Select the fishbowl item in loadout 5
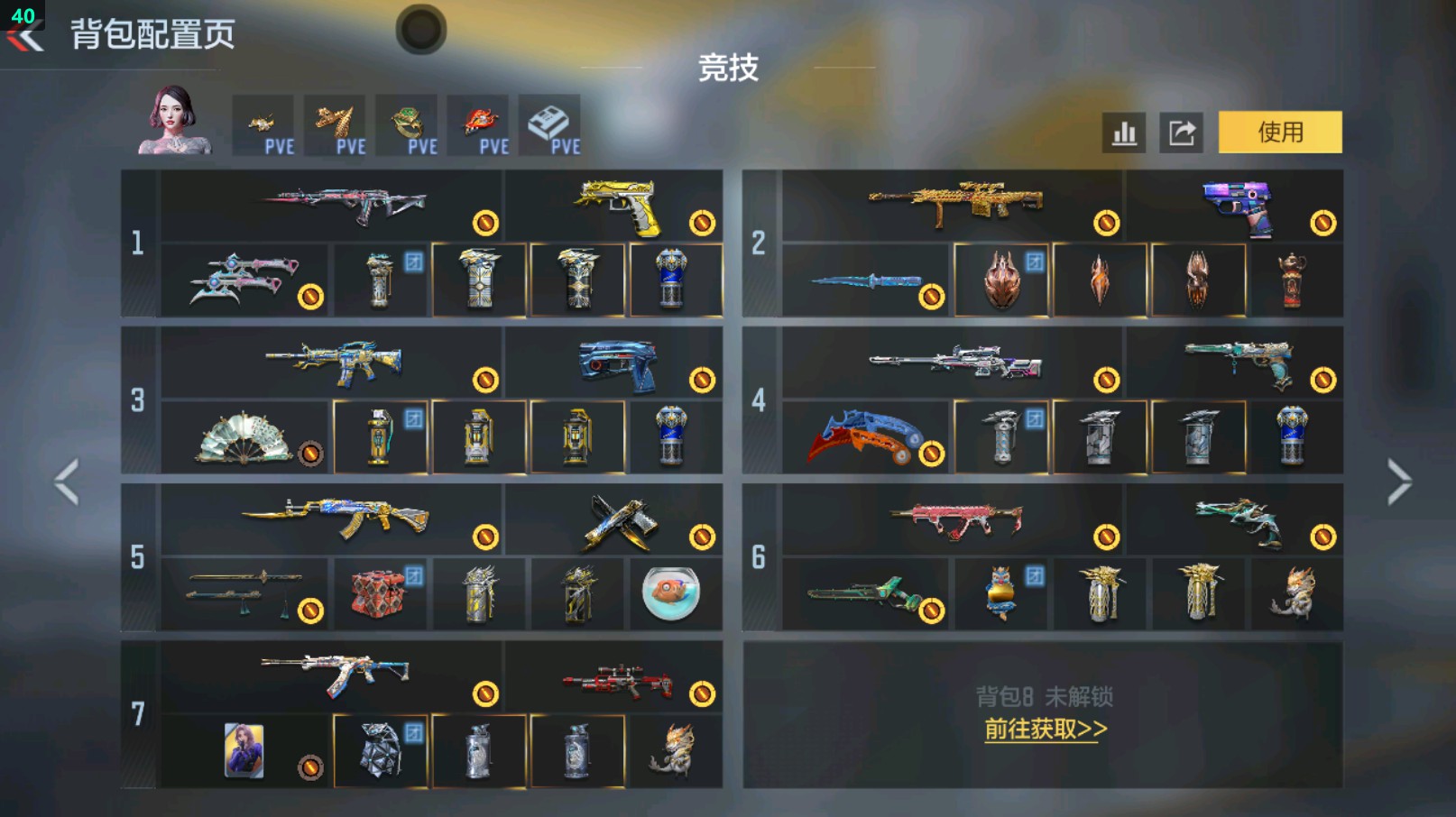 [x=670, y=596]
